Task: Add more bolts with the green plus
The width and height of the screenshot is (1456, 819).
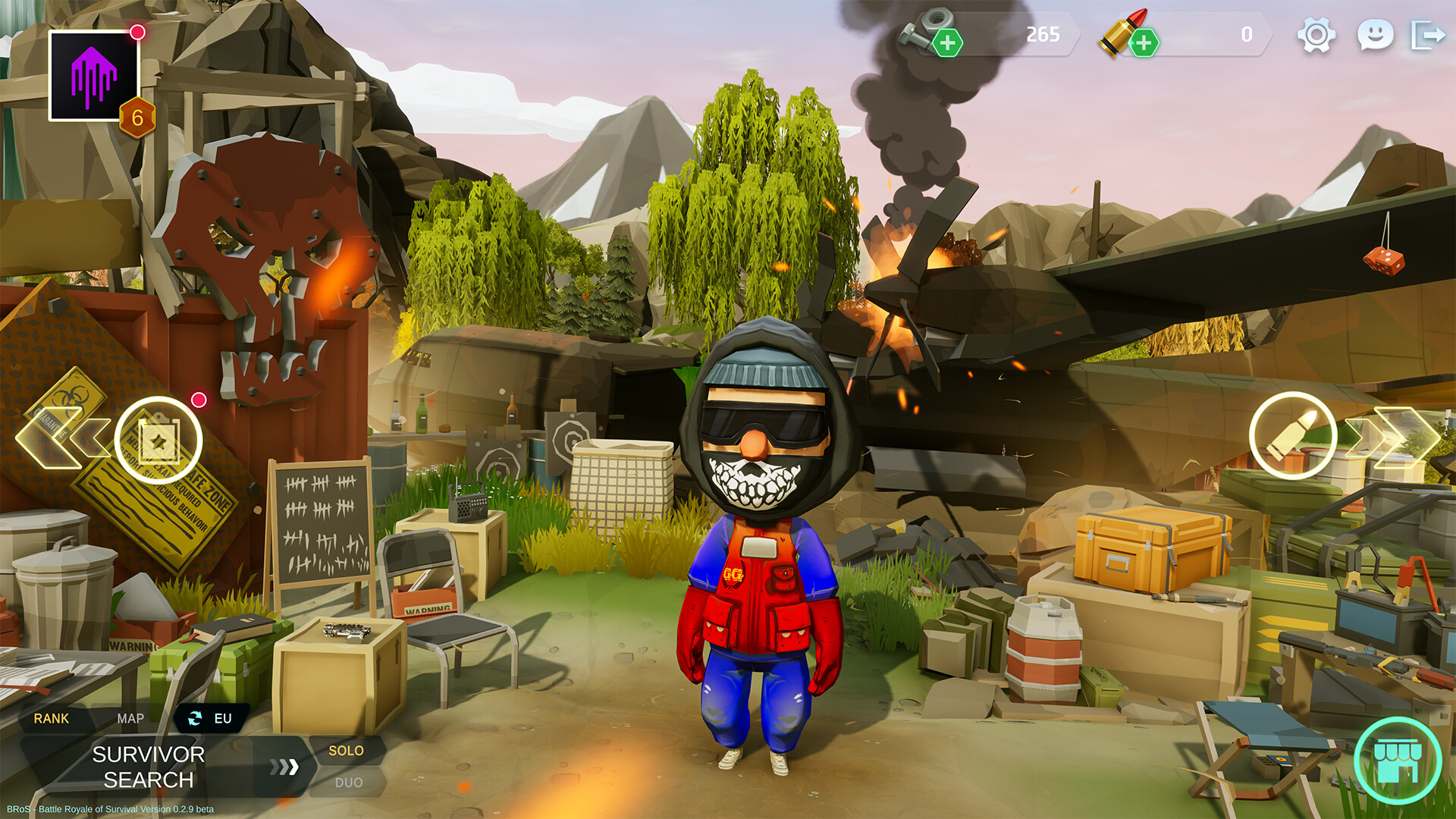Action: click(x=949, y=42)
